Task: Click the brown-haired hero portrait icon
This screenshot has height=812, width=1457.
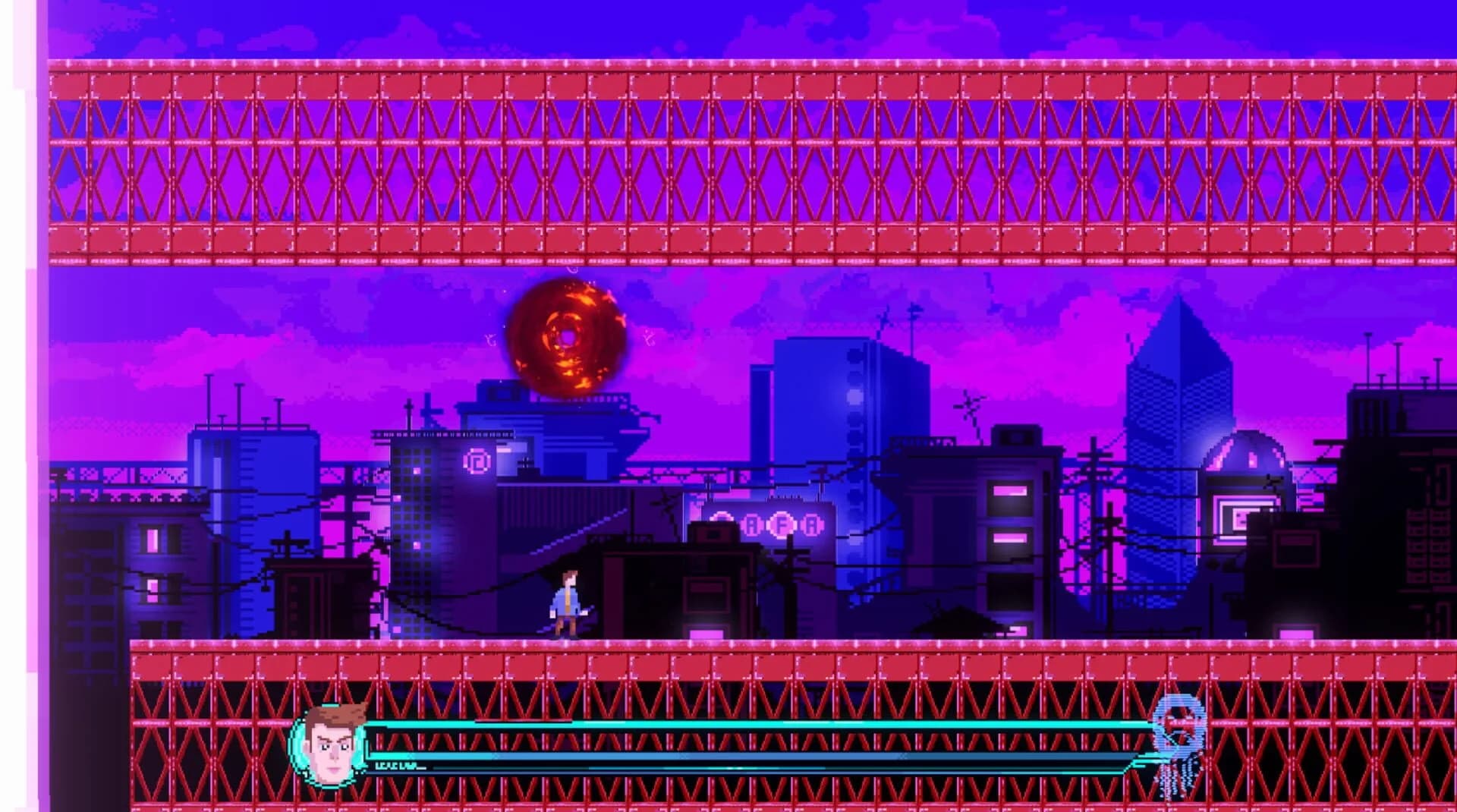Action: click(331, 745)
